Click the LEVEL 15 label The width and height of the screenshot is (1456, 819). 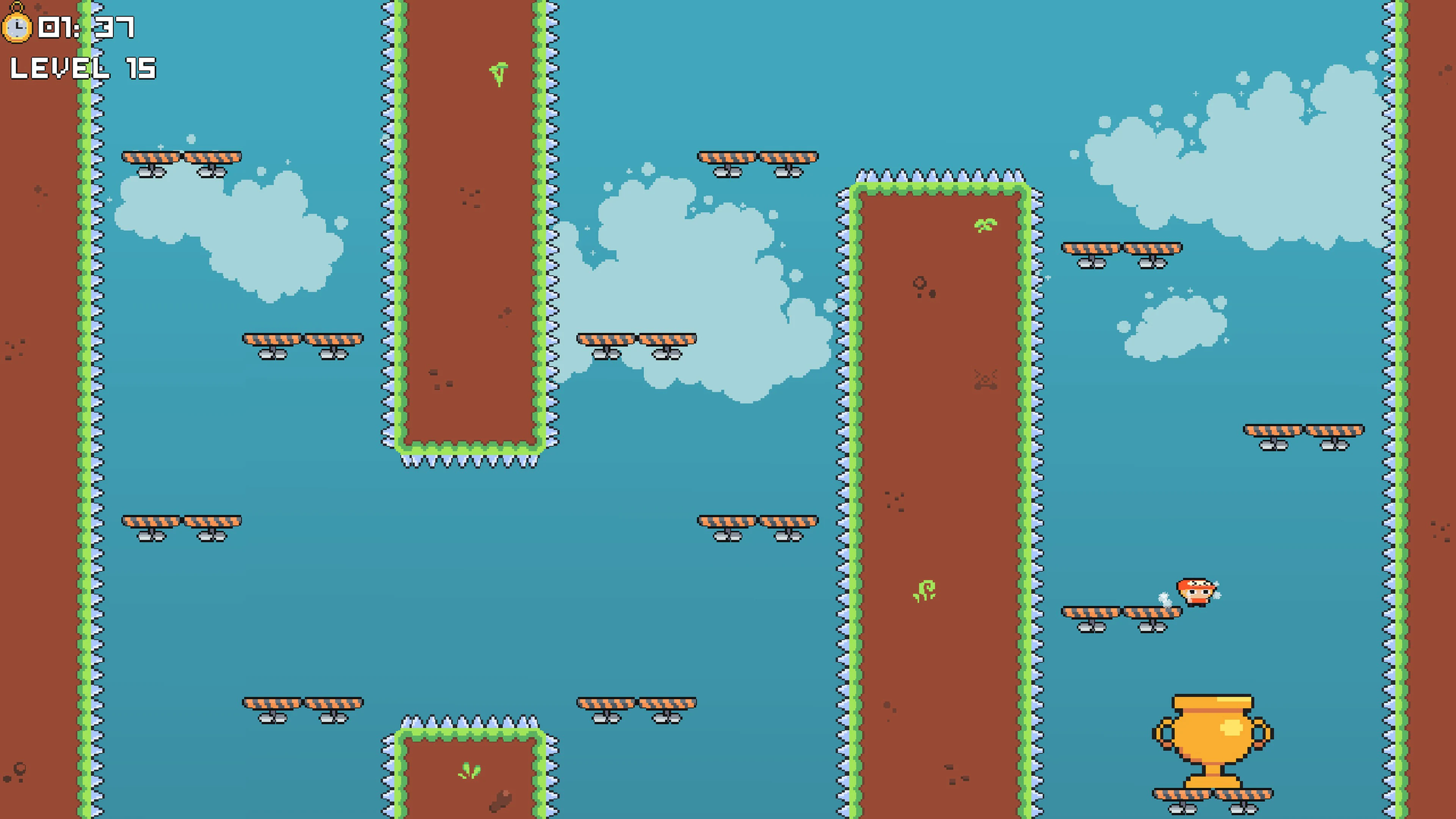pyautogui.click(x=83, y=69)
